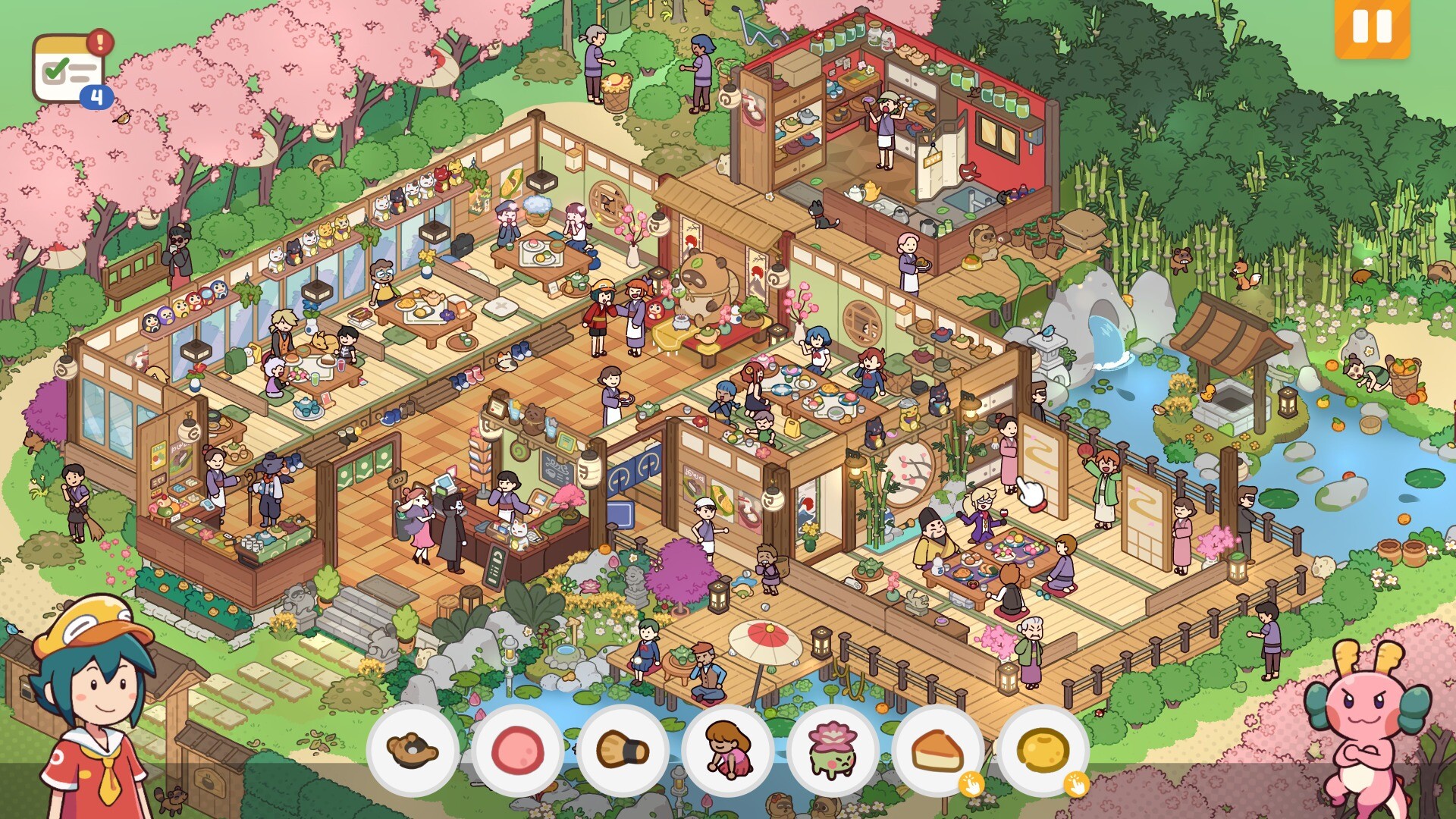This screenshot has height=819, width=1456.
Task: Select the tanuki-shaped bowl target item
Action: pyautogui.click(x=413, y=750)
